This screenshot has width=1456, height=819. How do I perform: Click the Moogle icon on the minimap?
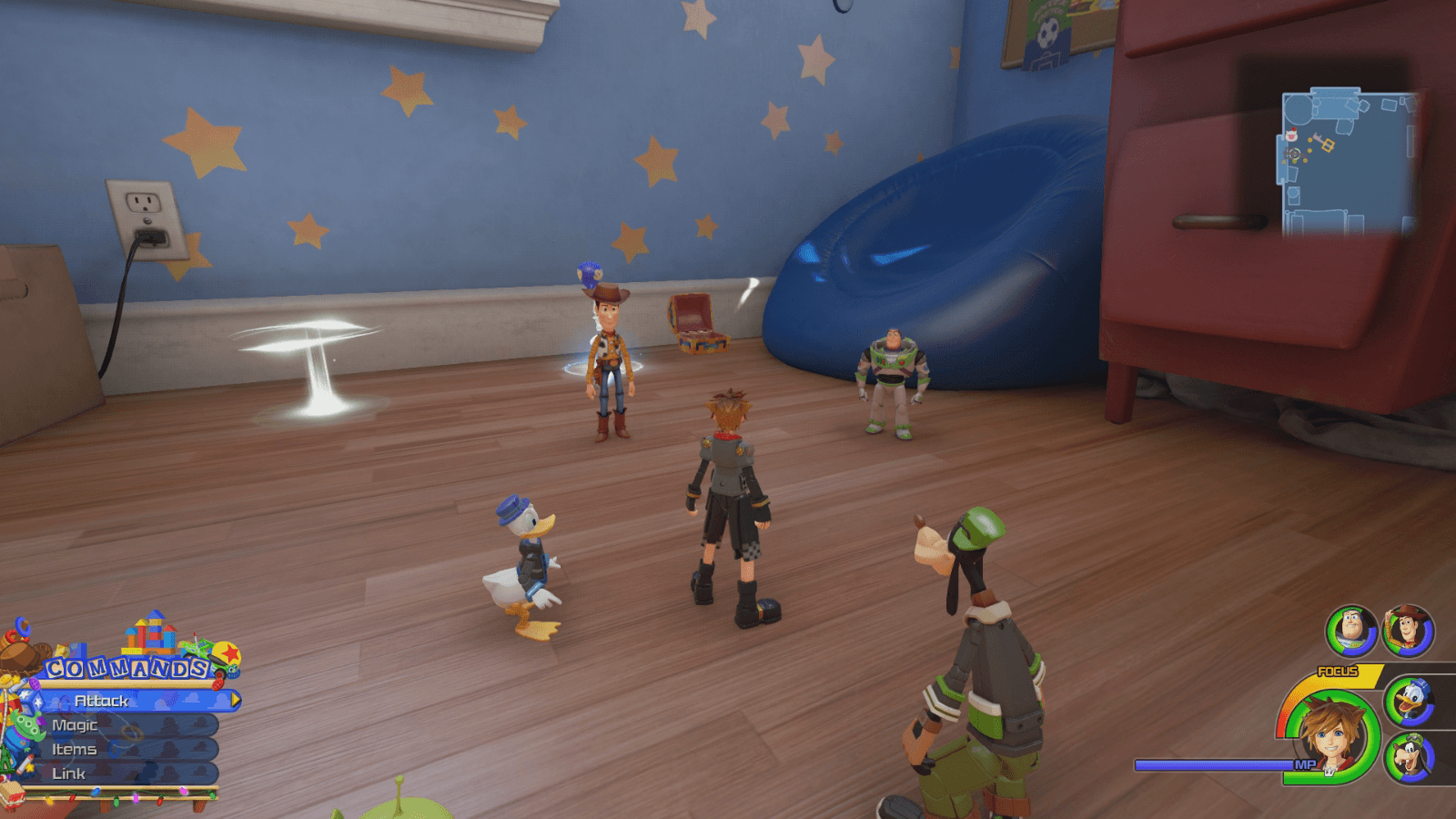(1292, 135)
